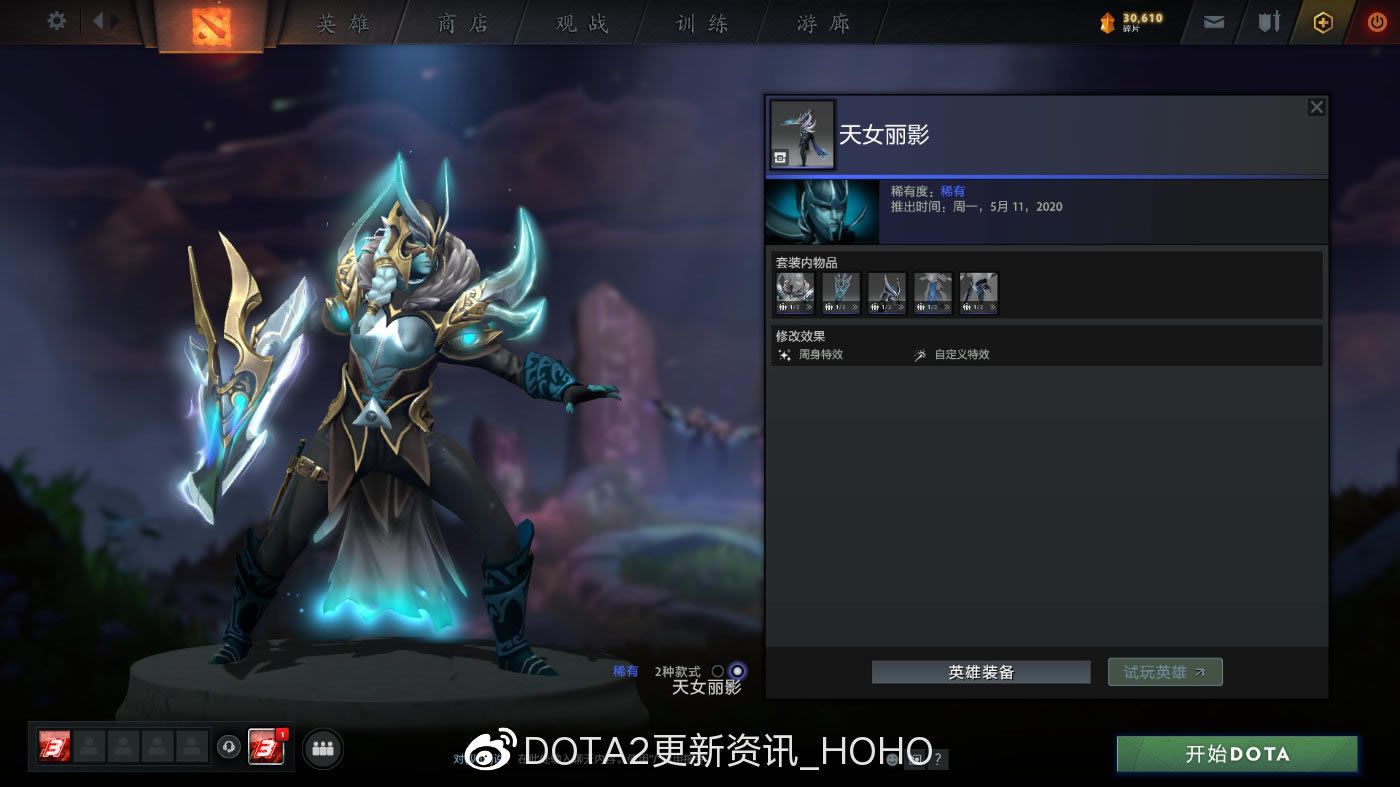1400x787 pixels.
Task: Click your profile avatar with the notification badge
Action: point(267,747)
